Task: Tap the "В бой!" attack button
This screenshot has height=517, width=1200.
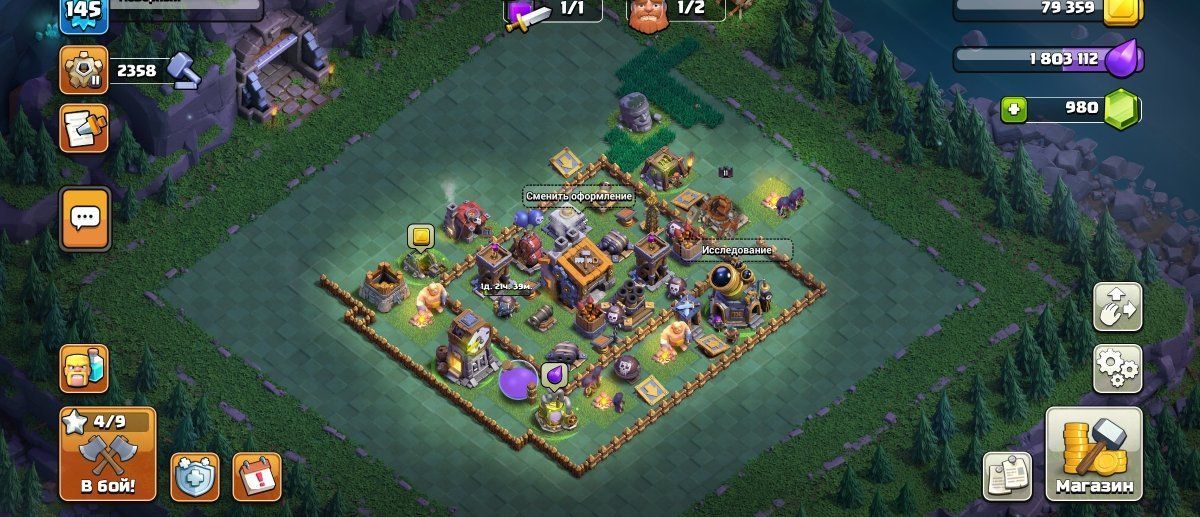Action: (108, 454)
